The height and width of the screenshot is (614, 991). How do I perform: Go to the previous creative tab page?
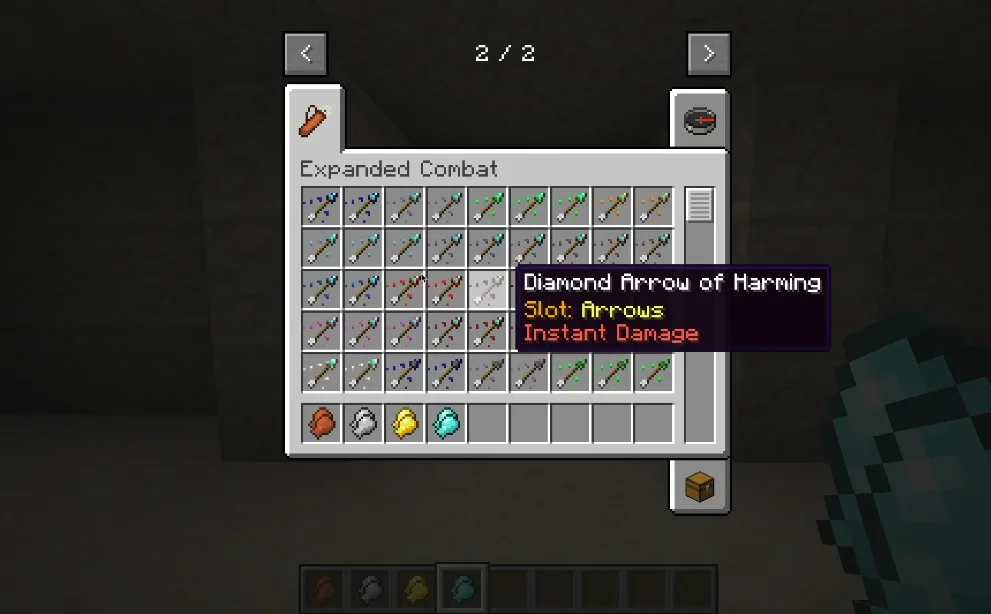click(306, 54)
